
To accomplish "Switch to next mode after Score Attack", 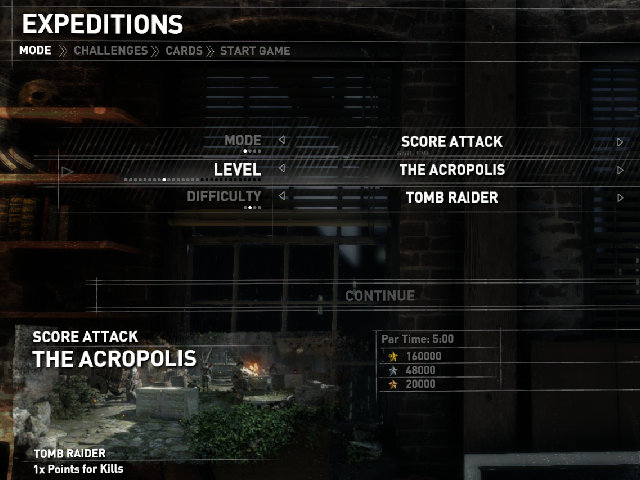I will point(620,142).
